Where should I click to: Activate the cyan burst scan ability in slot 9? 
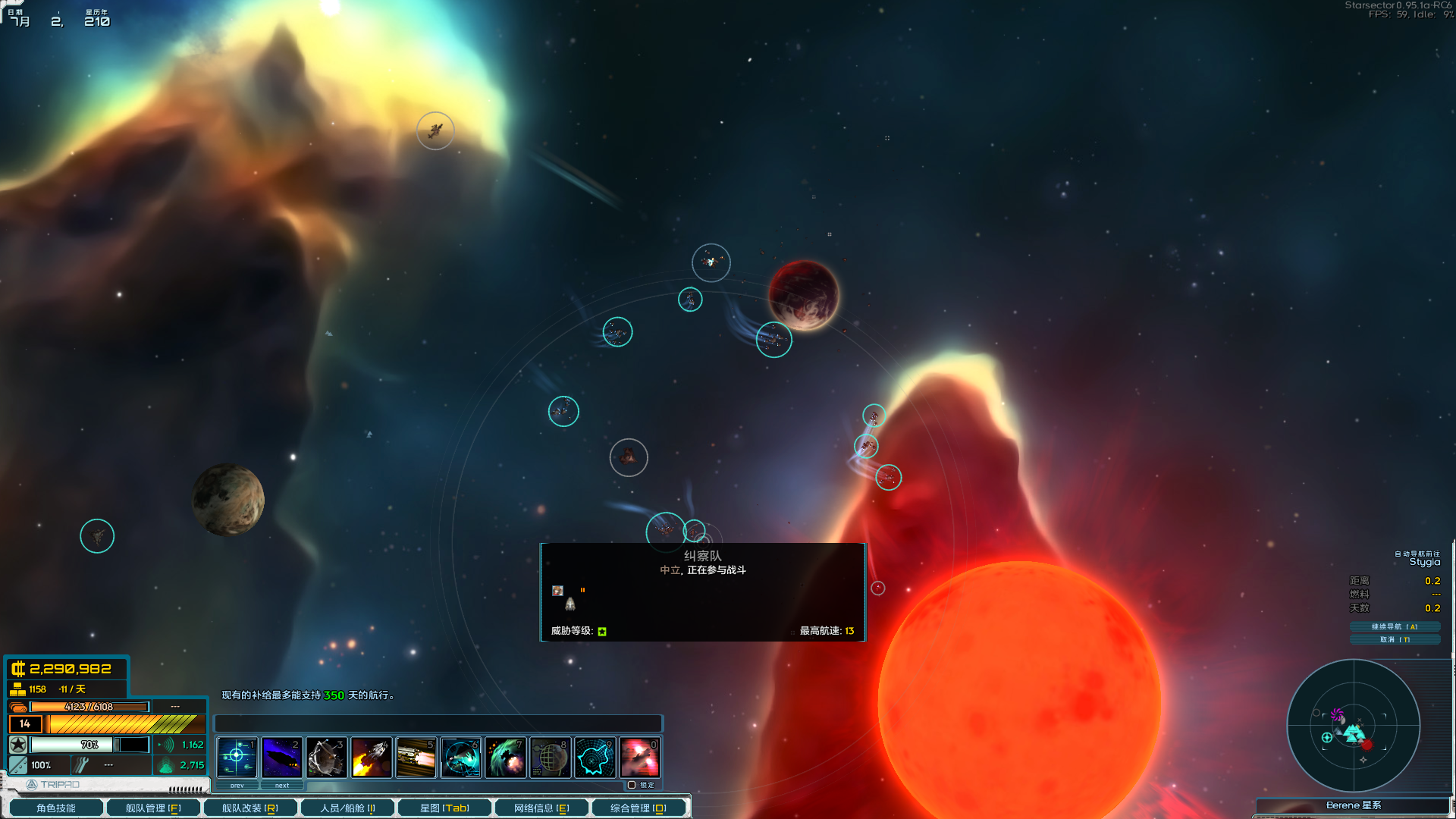595,757
